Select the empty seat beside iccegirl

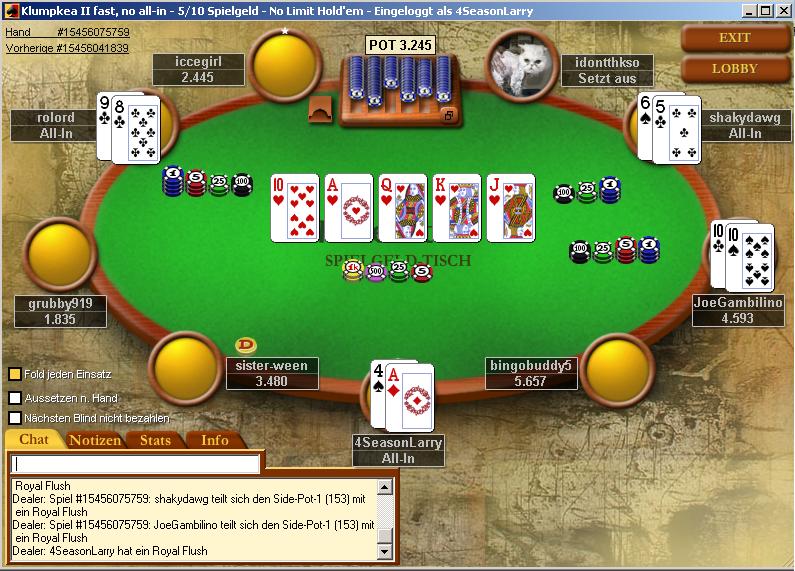(285, 60)
